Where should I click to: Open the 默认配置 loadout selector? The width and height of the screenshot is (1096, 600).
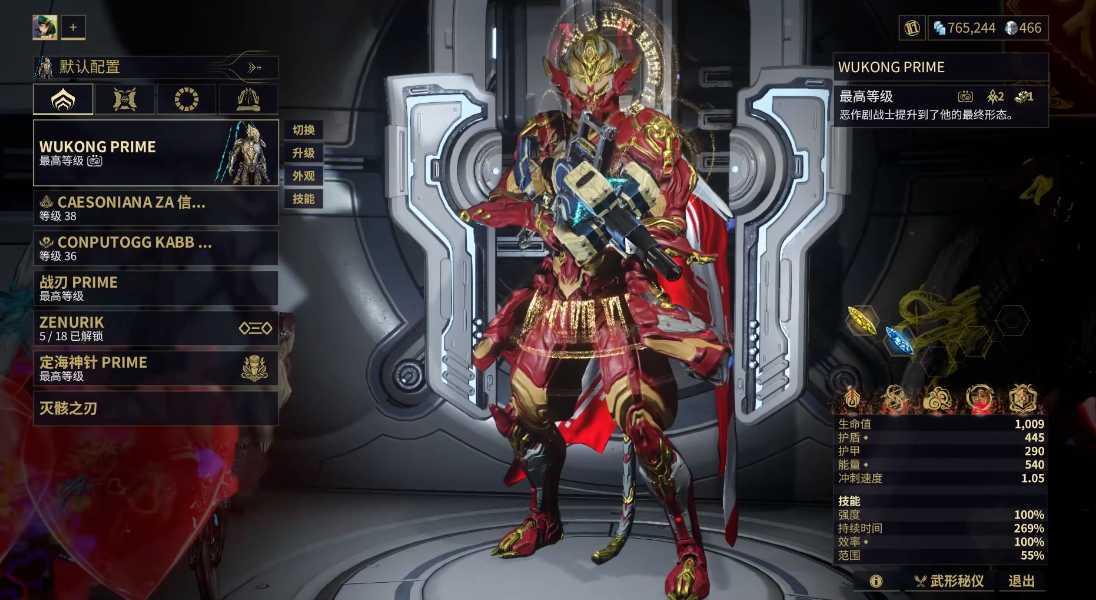(155, 68)
